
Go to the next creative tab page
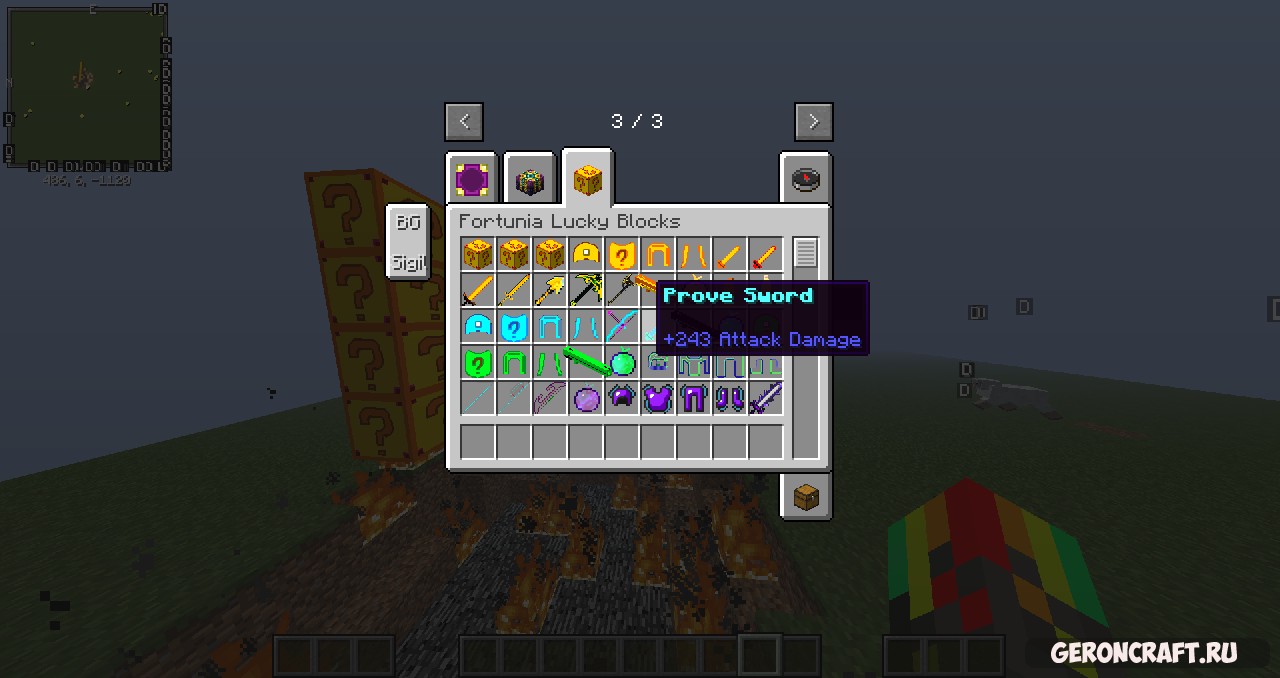[813, 122]
